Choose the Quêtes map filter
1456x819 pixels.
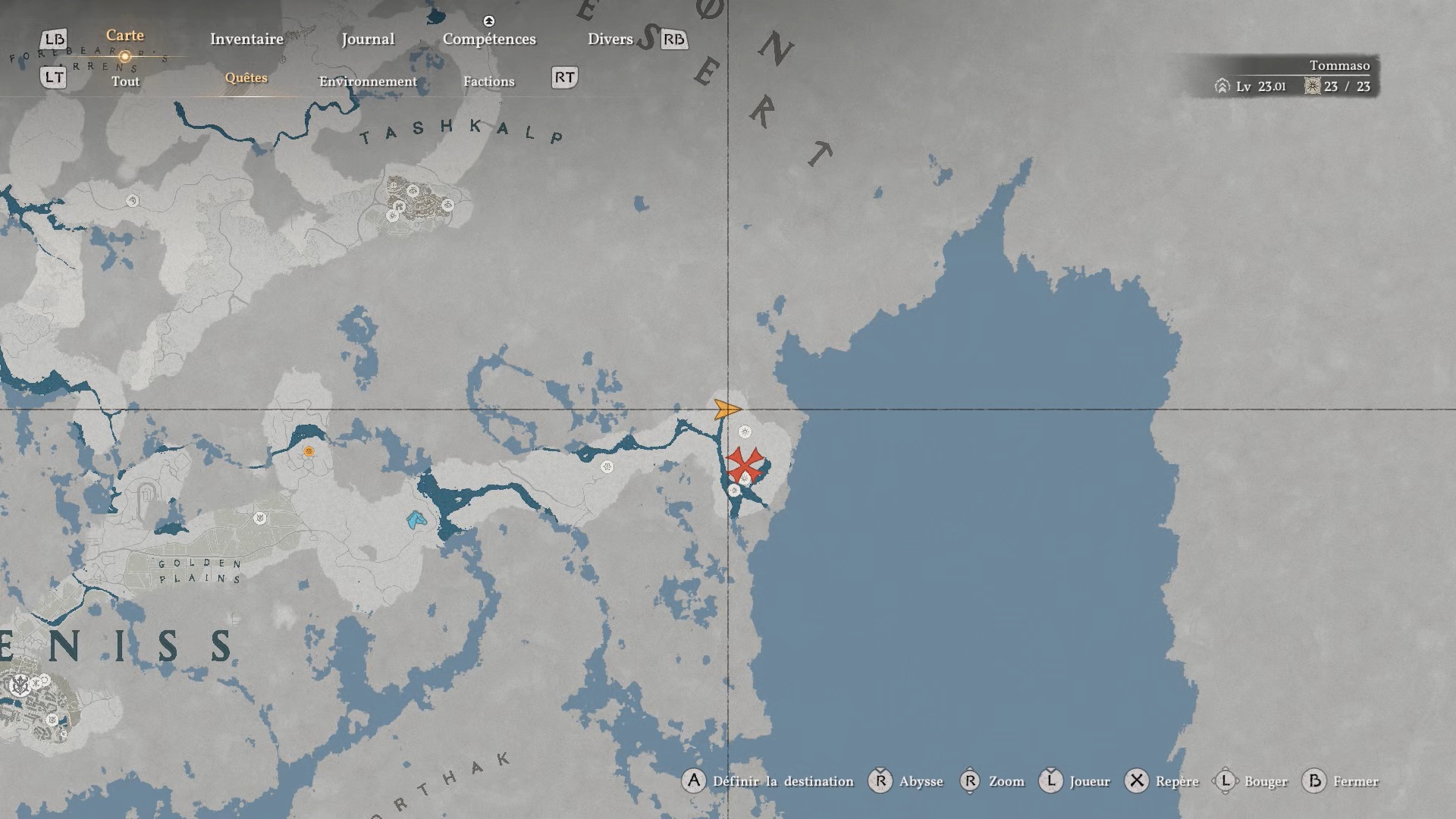click(x=246, y=78)
